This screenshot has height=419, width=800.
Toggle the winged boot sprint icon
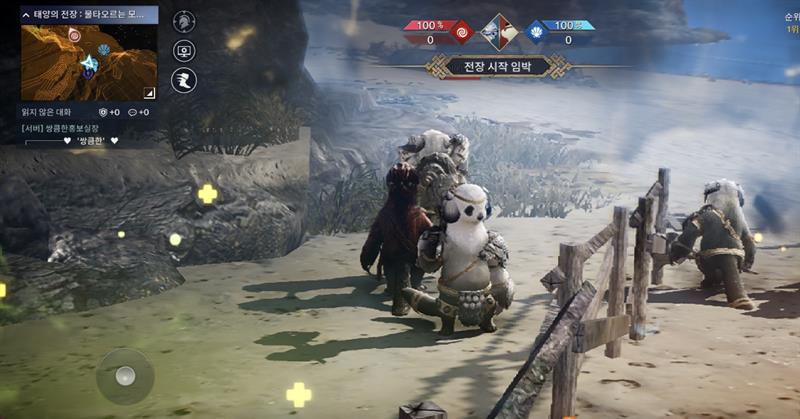pyautogui.click(x=184, y=81)
